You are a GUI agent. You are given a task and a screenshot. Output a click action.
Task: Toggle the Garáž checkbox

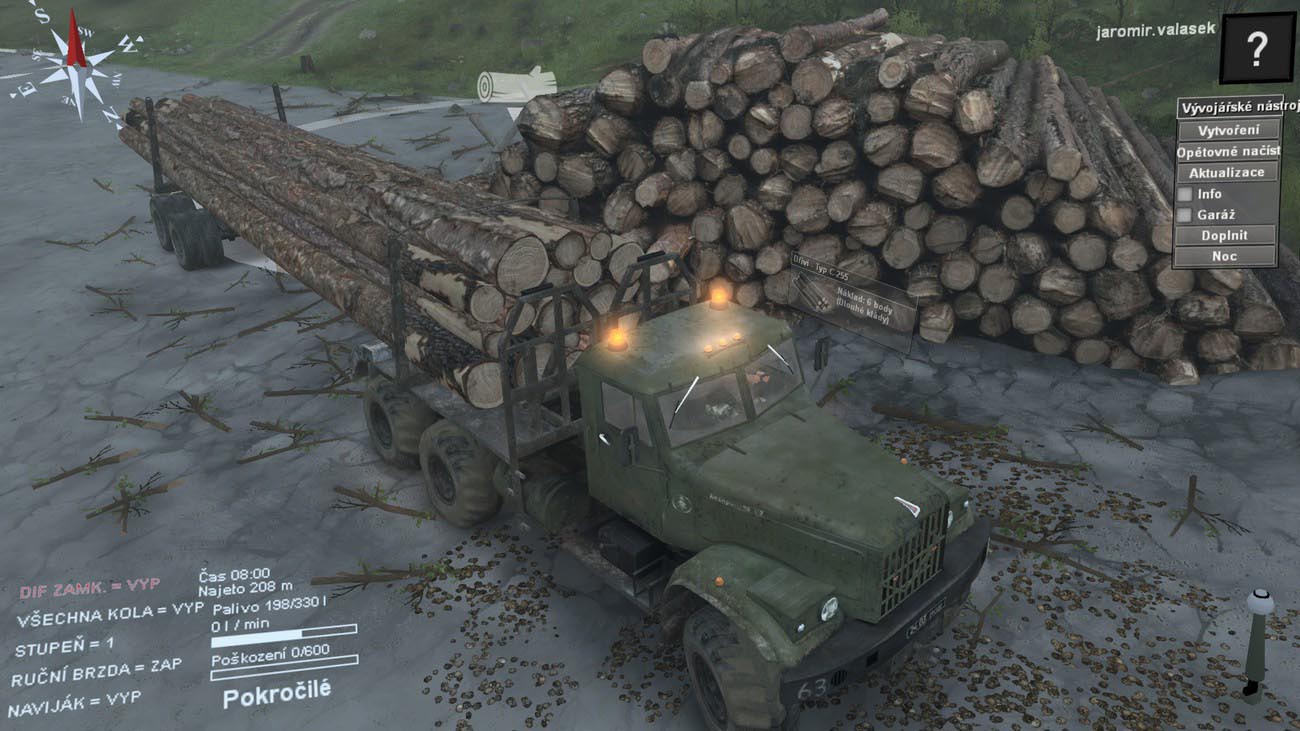click(1185, 215)
